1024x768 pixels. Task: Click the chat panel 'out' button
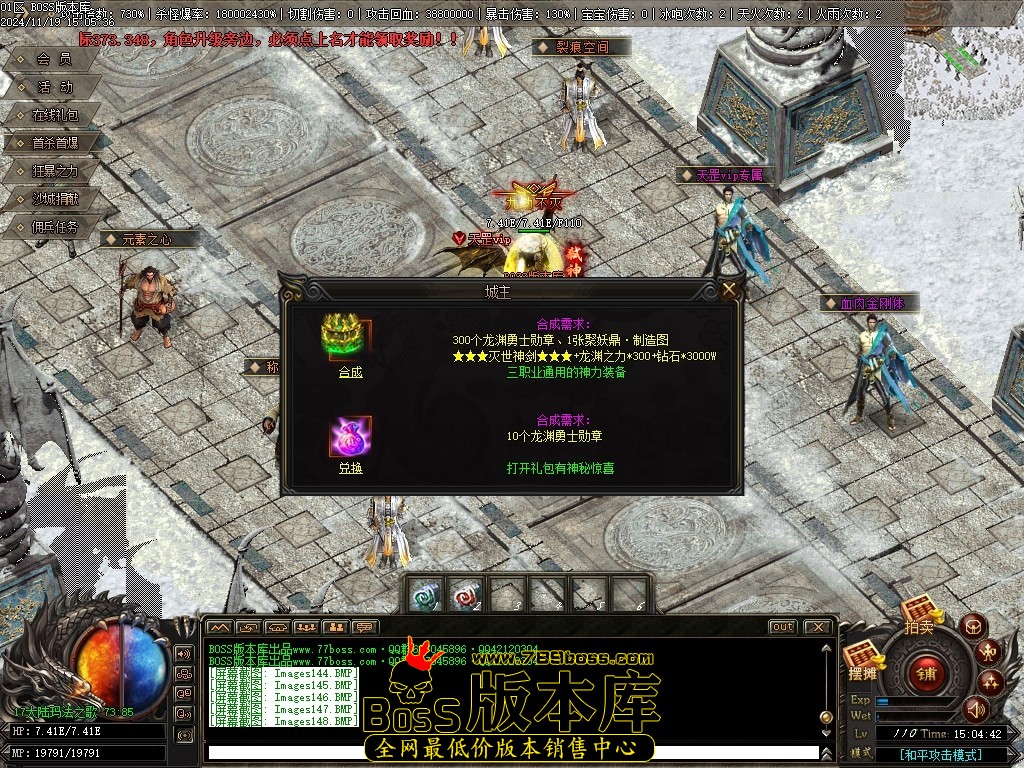coord(782,627)
